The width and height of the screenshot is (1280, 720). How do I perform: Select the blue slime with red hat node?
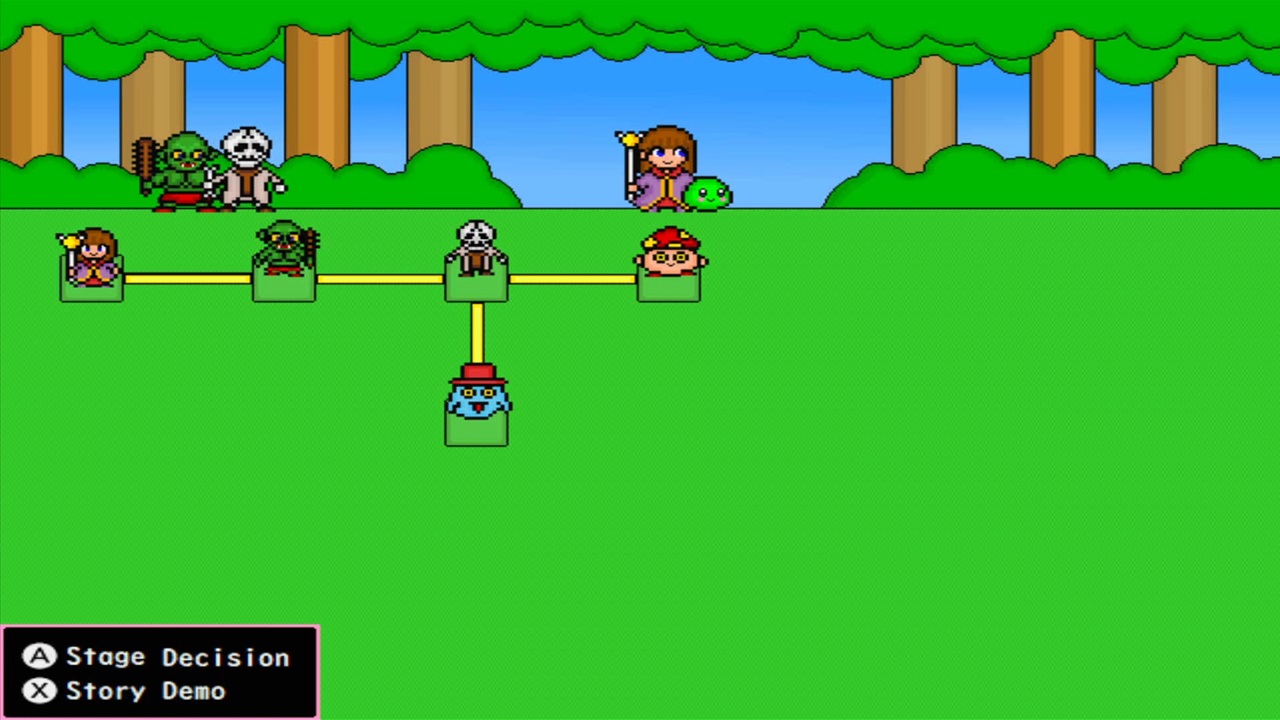click(477, 405)
